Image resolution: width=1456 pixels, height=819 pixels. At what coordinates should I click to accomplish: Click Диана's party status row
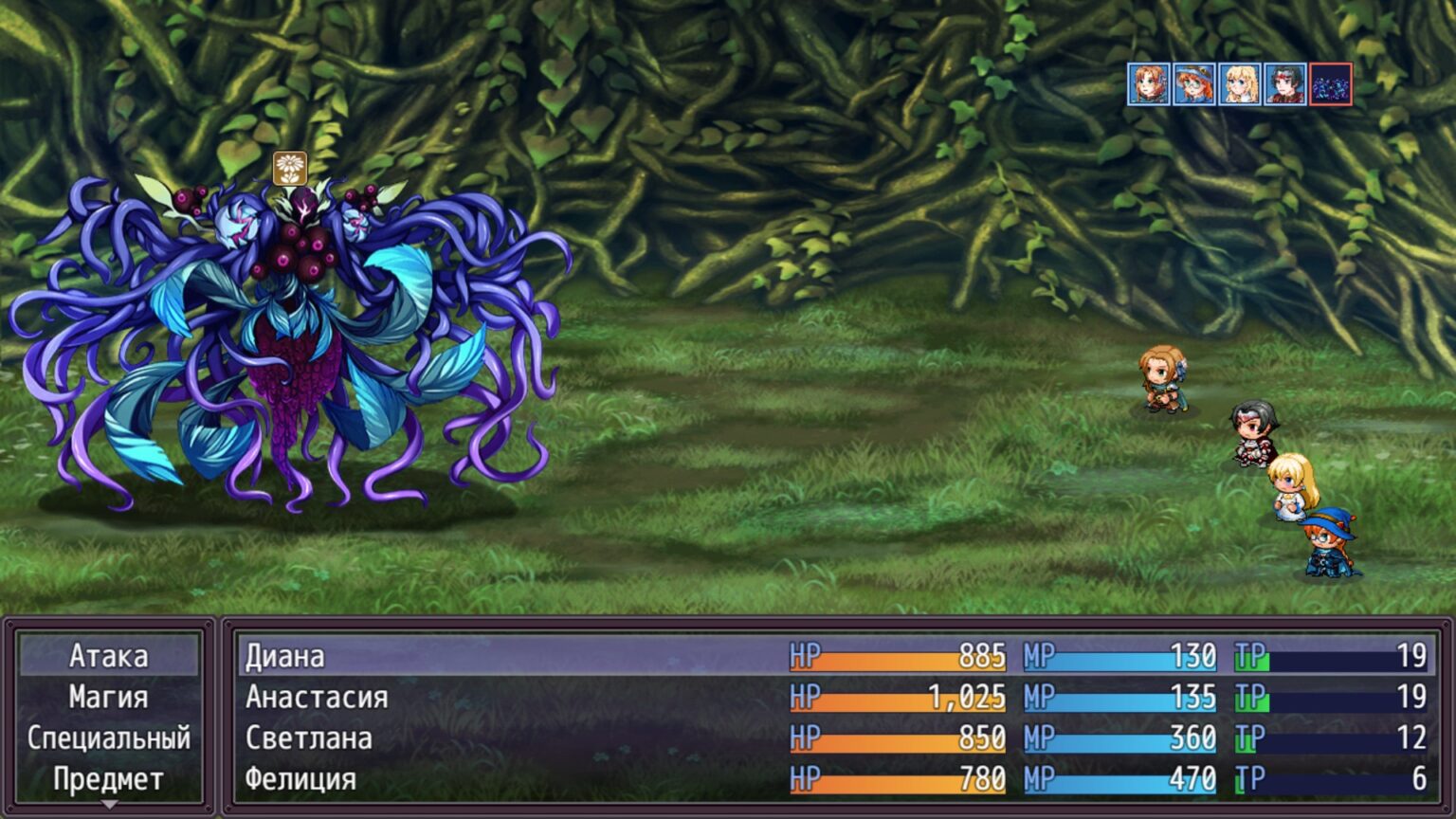click(836, 656)
